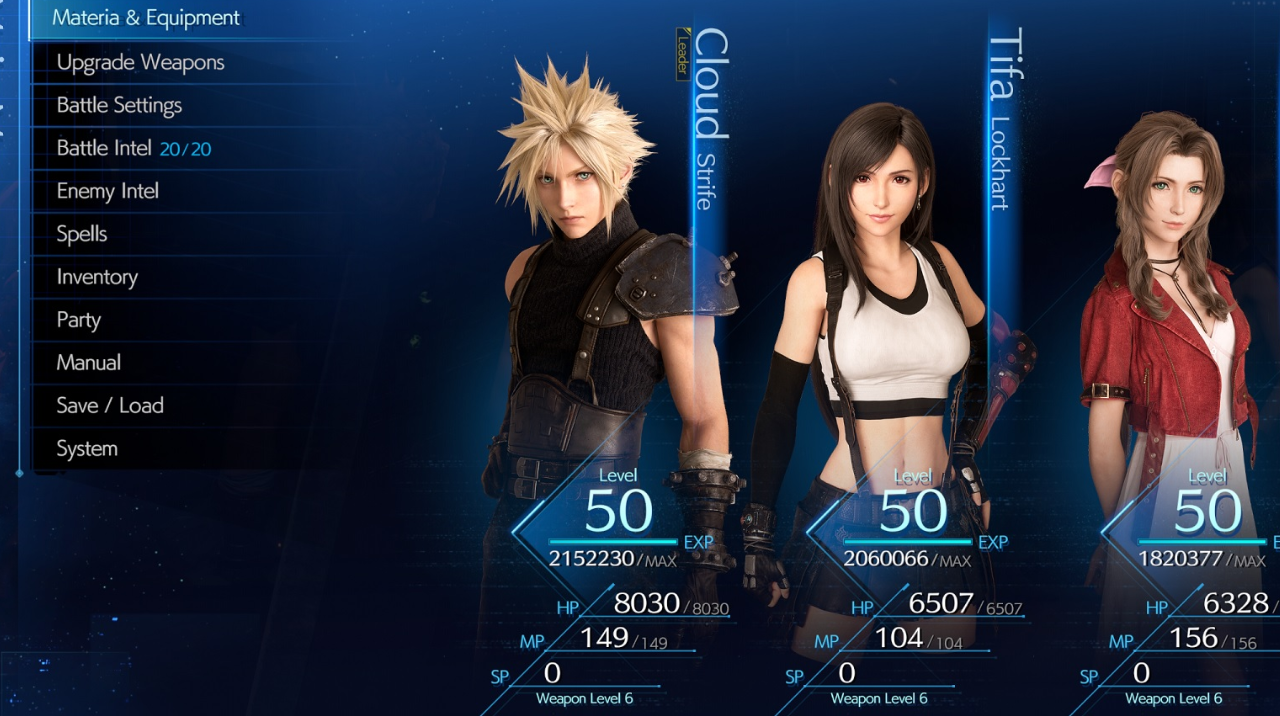Show the Inventory
The image size is (1280, 716).
(x=97, y=277)
